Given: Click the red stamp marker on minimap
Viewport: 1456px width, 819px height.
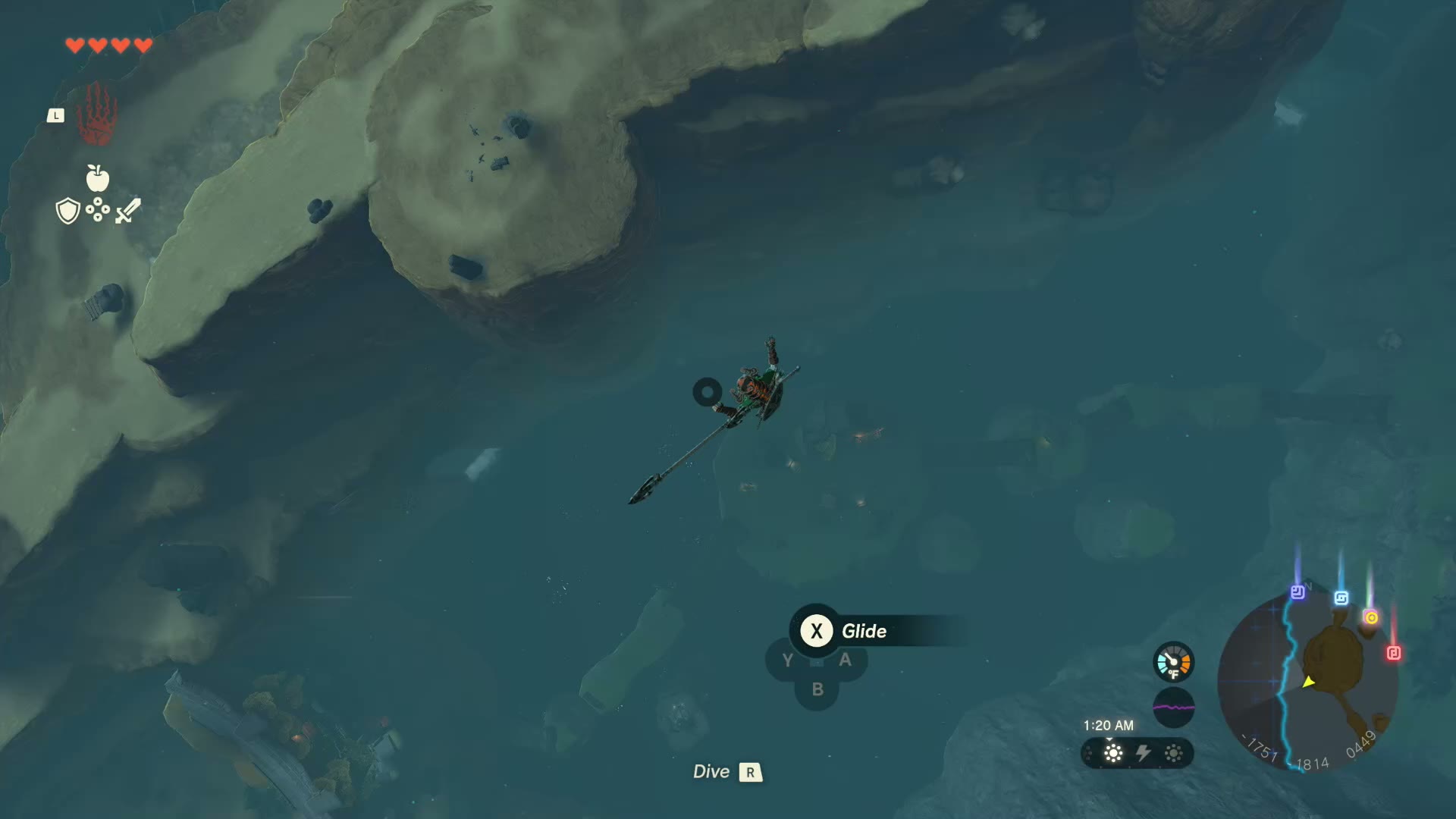Looking at the screenshot, I should (1394, 653).
